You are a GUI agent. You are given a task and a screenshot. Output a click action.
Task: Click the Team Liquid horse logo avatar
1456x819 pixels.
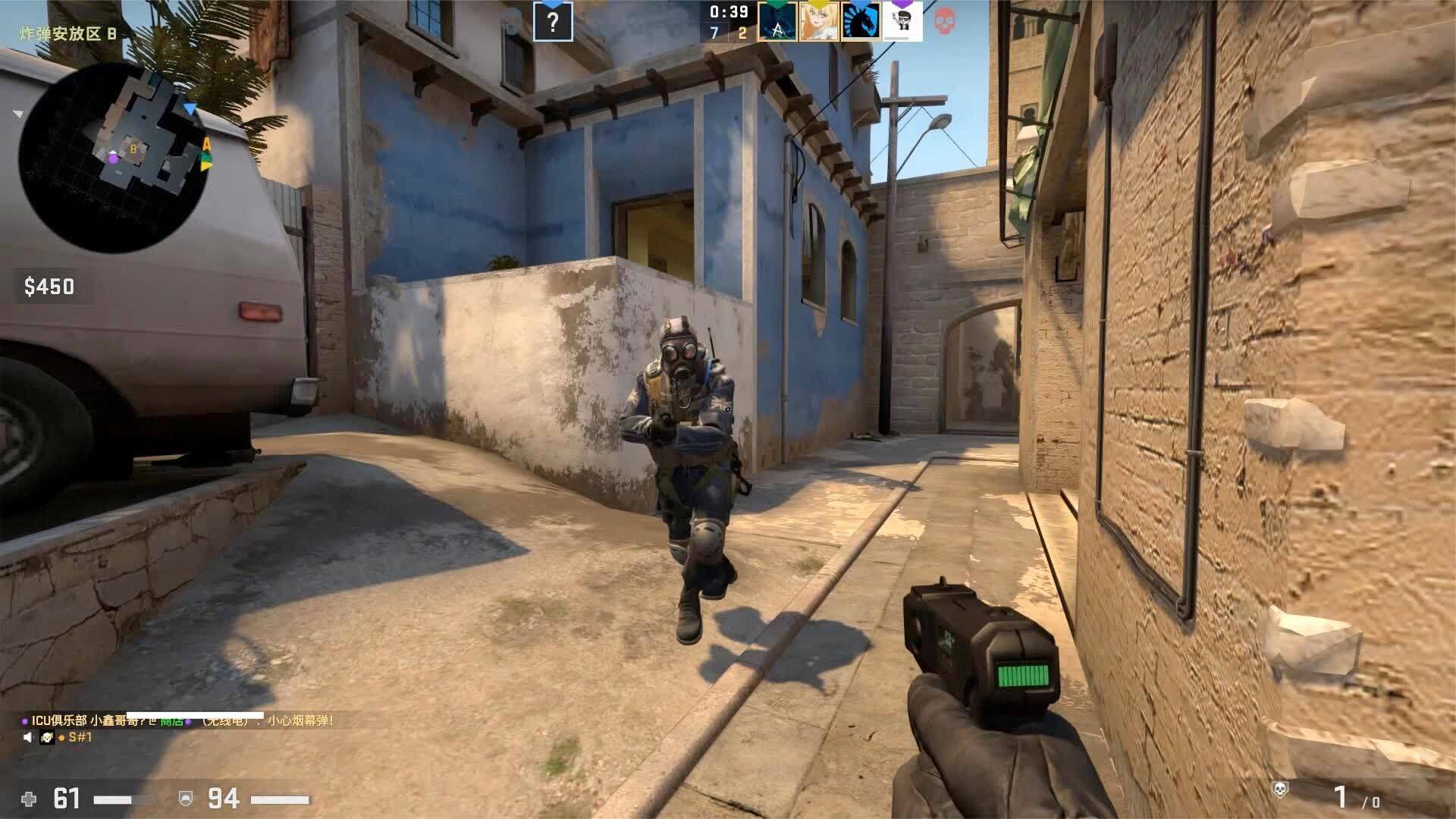(x=861, y=21)
